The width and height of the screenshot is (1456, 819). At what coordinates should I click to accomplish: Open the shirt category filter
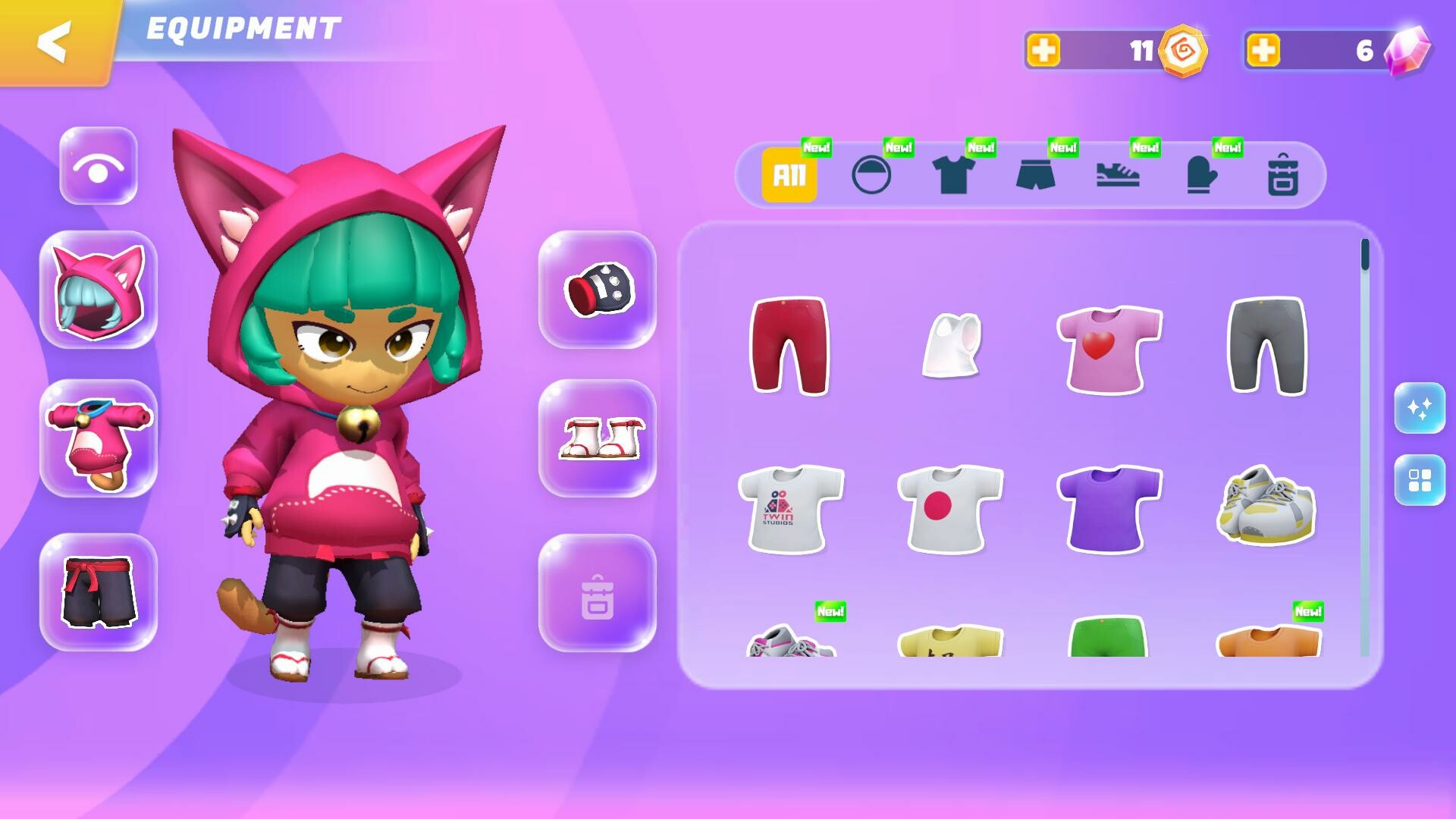pos(953,176)
